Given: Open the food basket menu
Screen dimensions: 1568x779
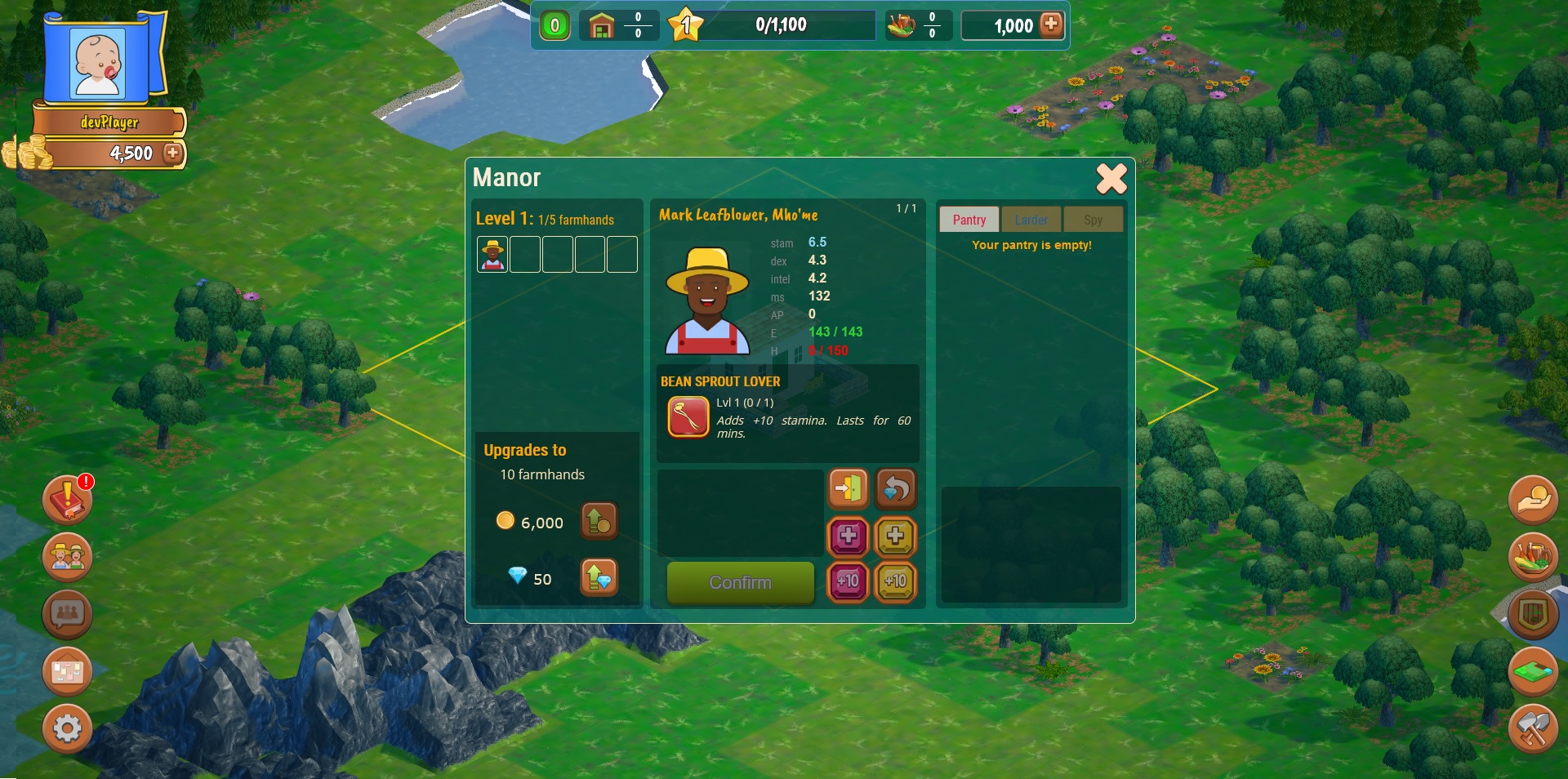Looking at the screenshot, I should 1533,557.
